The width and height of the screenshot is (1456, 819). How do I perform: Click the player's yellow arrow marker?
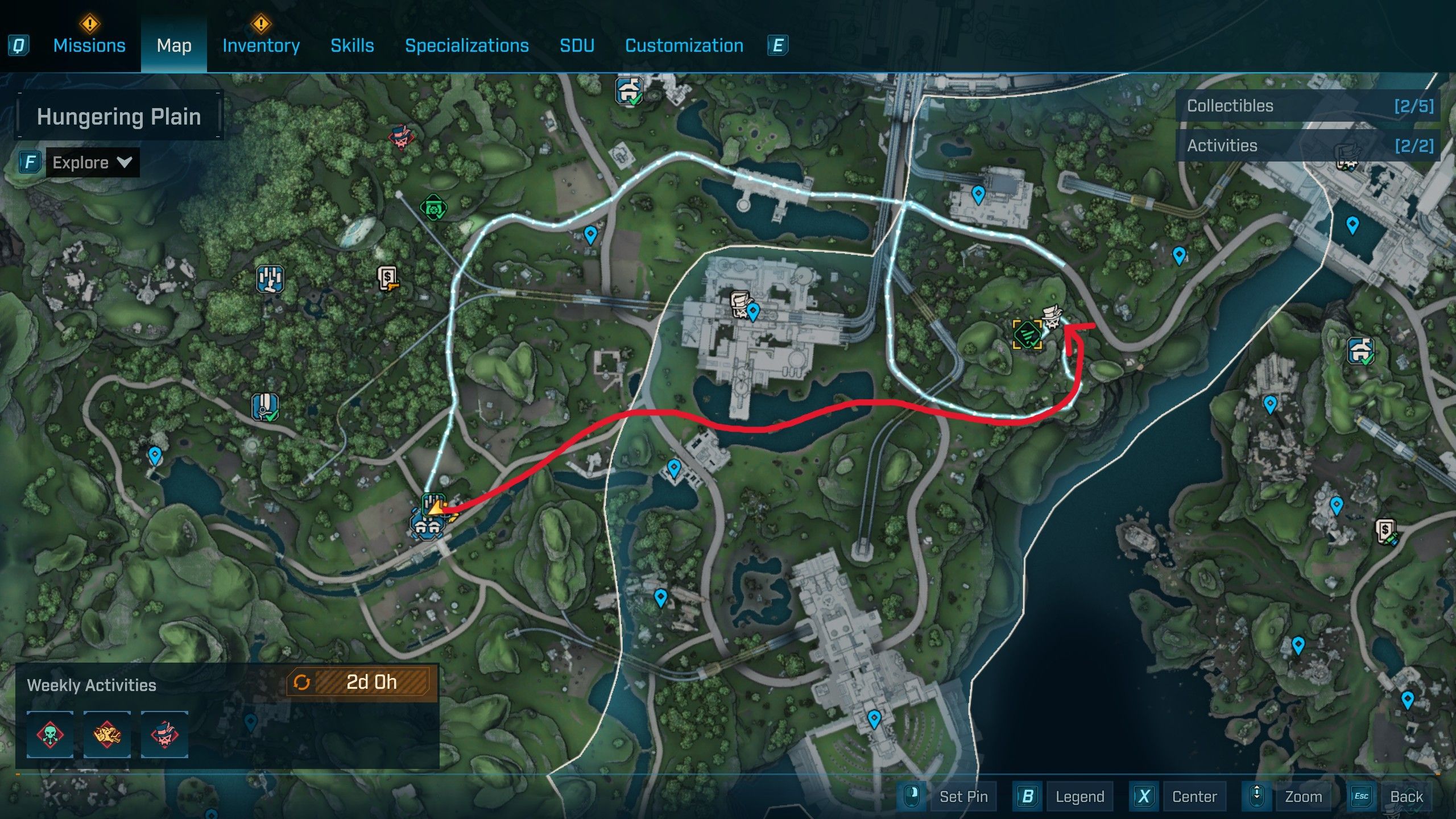coord(437,508)
